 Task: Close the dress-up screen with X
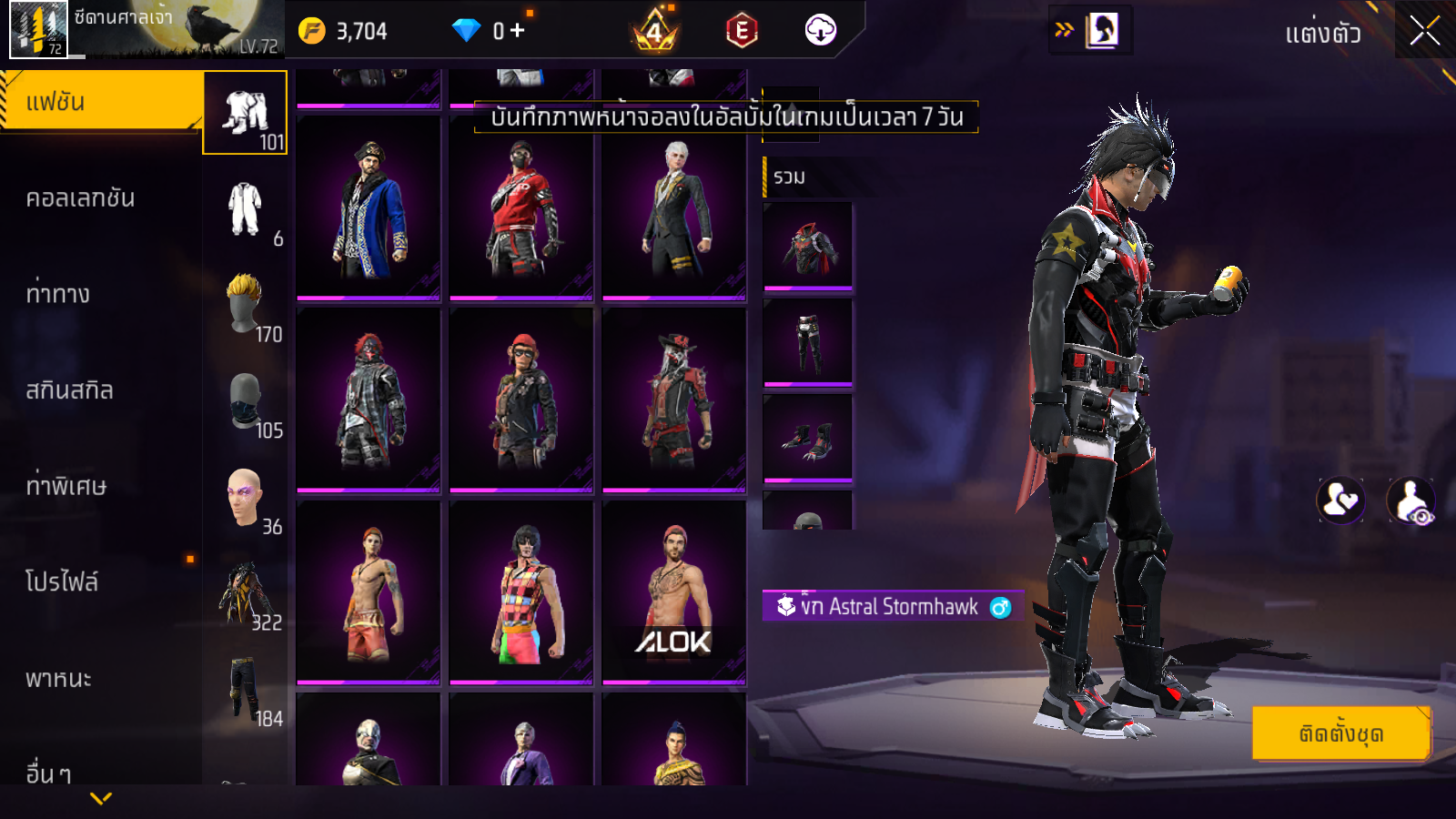[1424, 31]
